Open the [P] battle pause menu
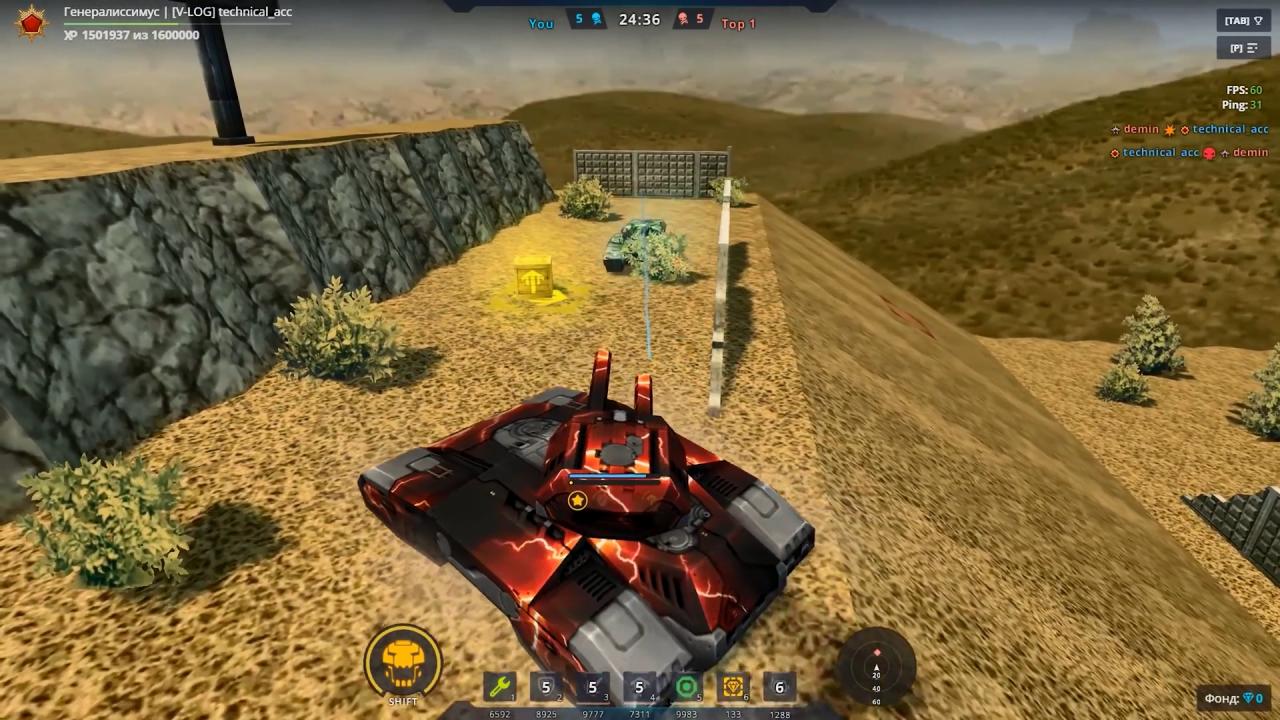 [x=1243, y=47]
